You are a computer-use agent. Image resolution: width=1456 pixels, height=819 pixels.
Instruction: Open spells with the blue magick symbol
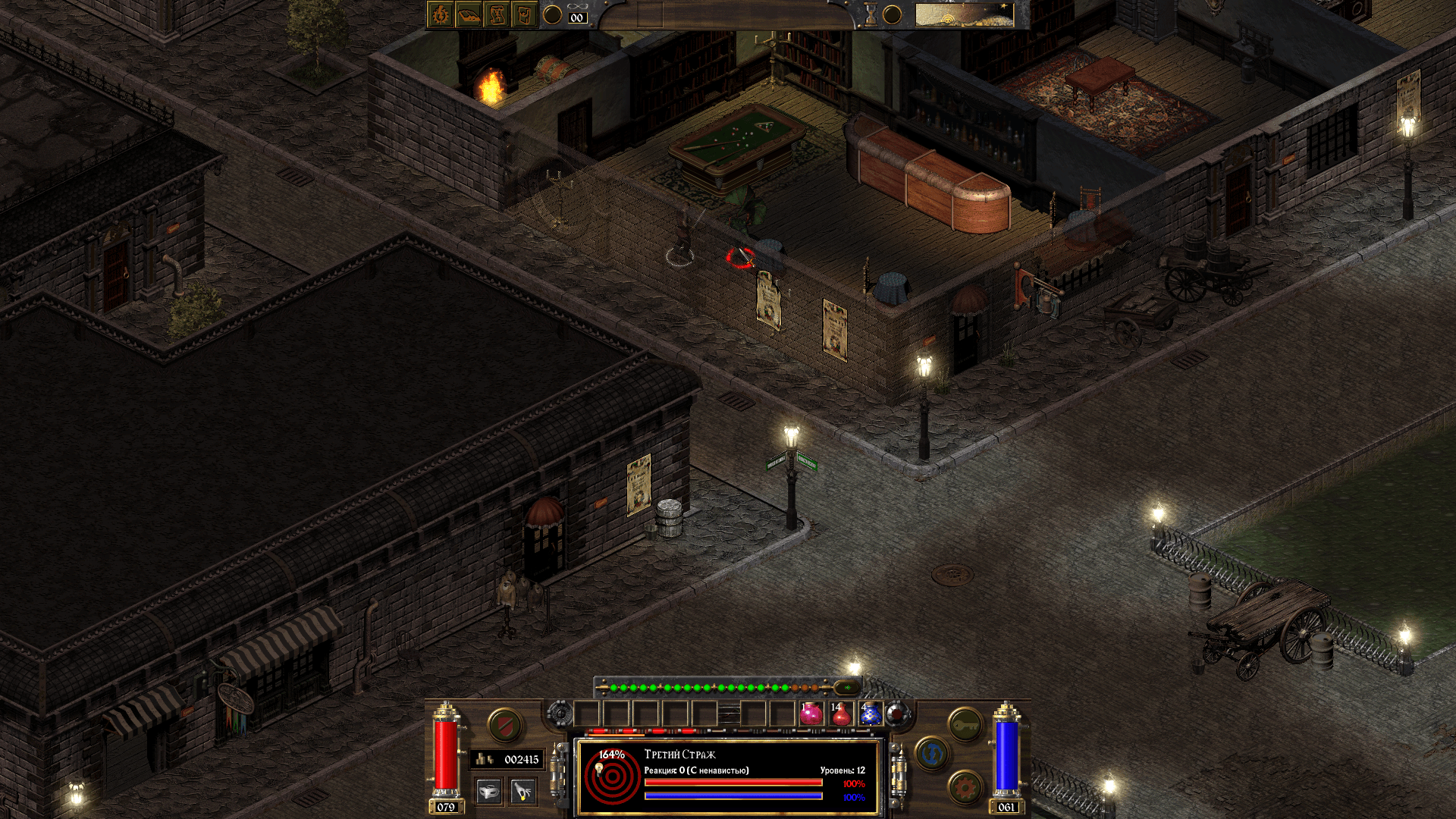pyautogui.click(x=932, y=753)
